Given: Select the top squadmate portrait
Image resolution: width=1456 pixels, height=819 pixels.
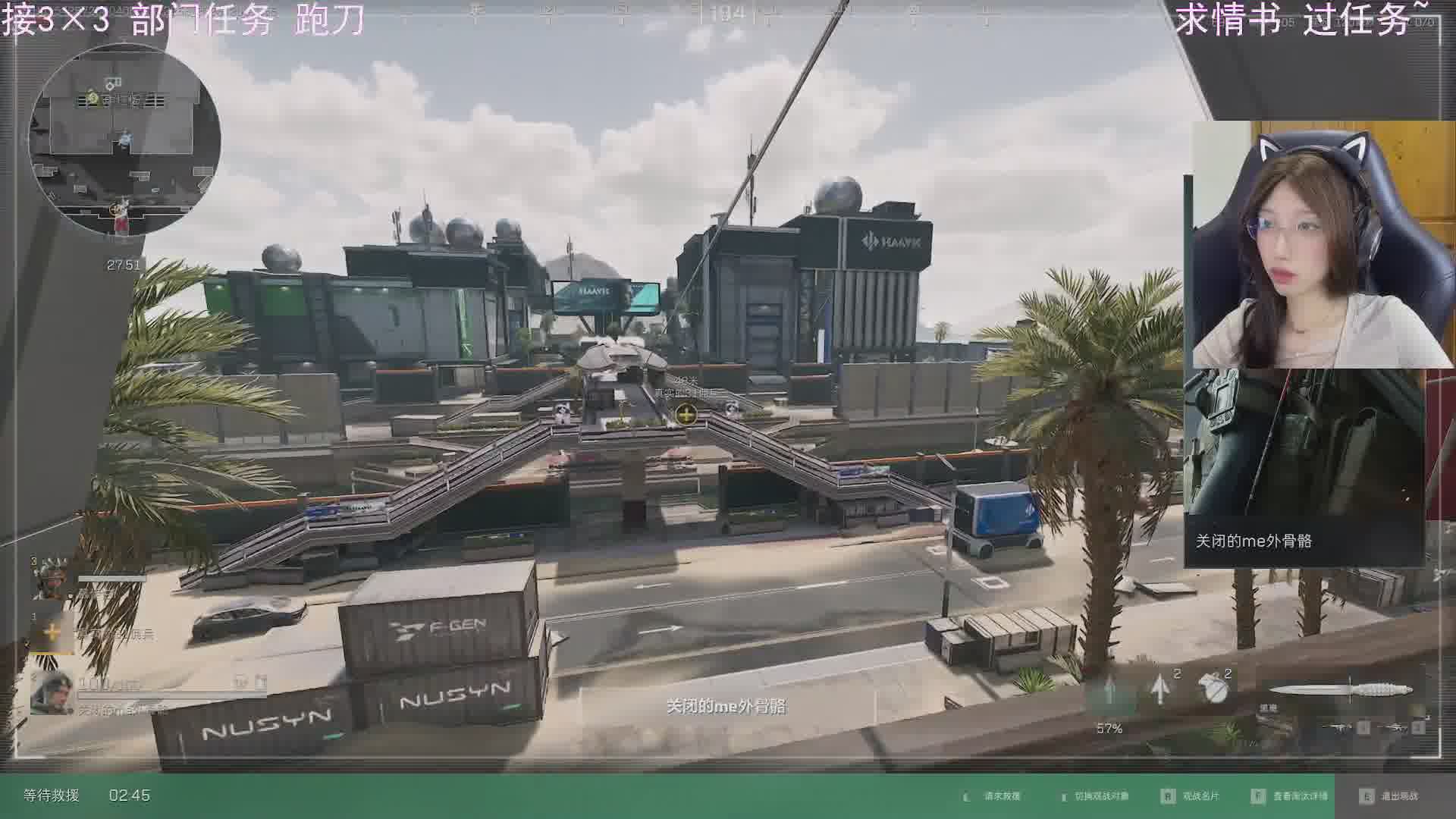Looking at the screenshot, I should point(52,579).
